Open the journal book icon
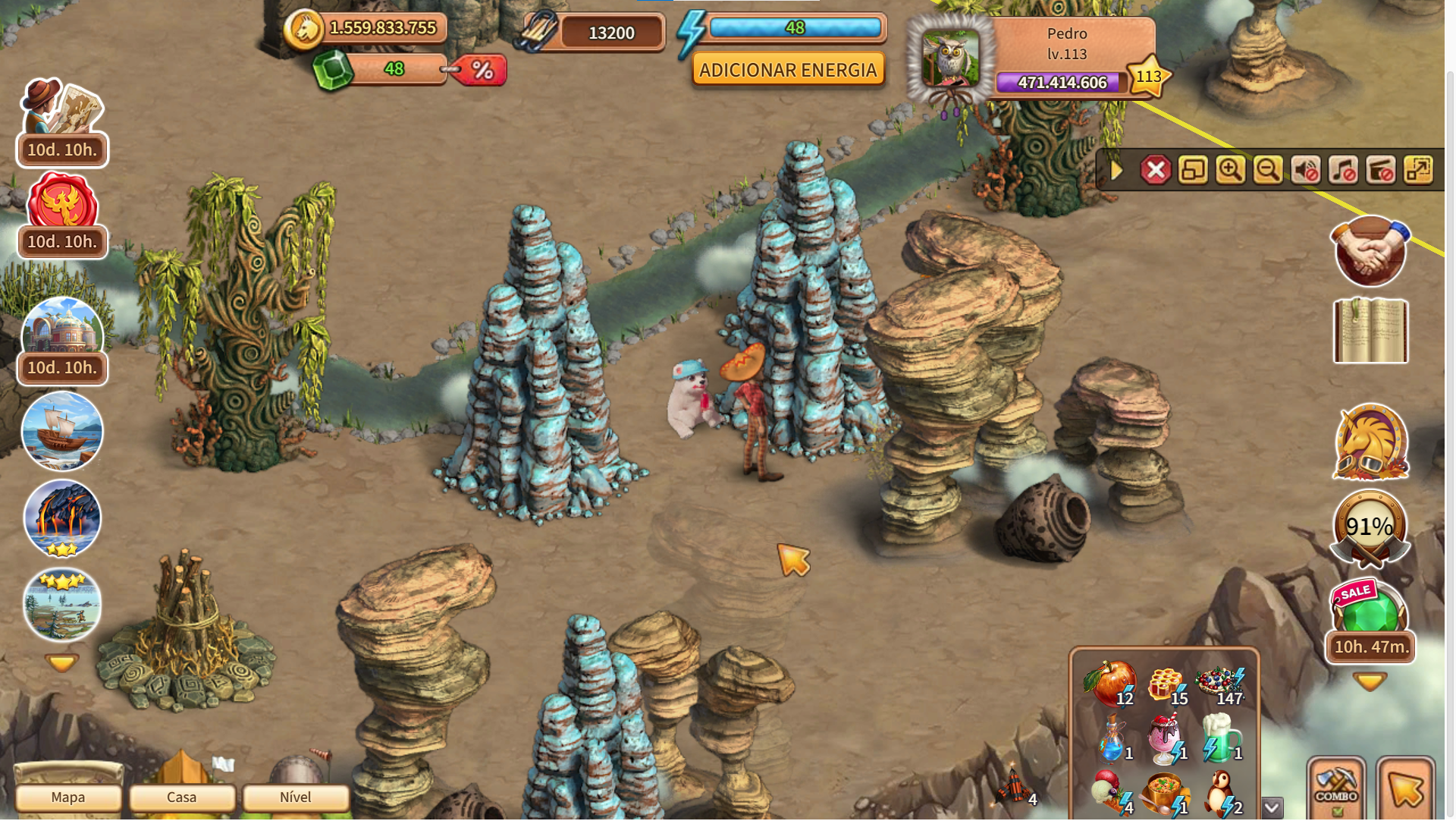Screen dimensions: 1456x821 pos(1370,331)
